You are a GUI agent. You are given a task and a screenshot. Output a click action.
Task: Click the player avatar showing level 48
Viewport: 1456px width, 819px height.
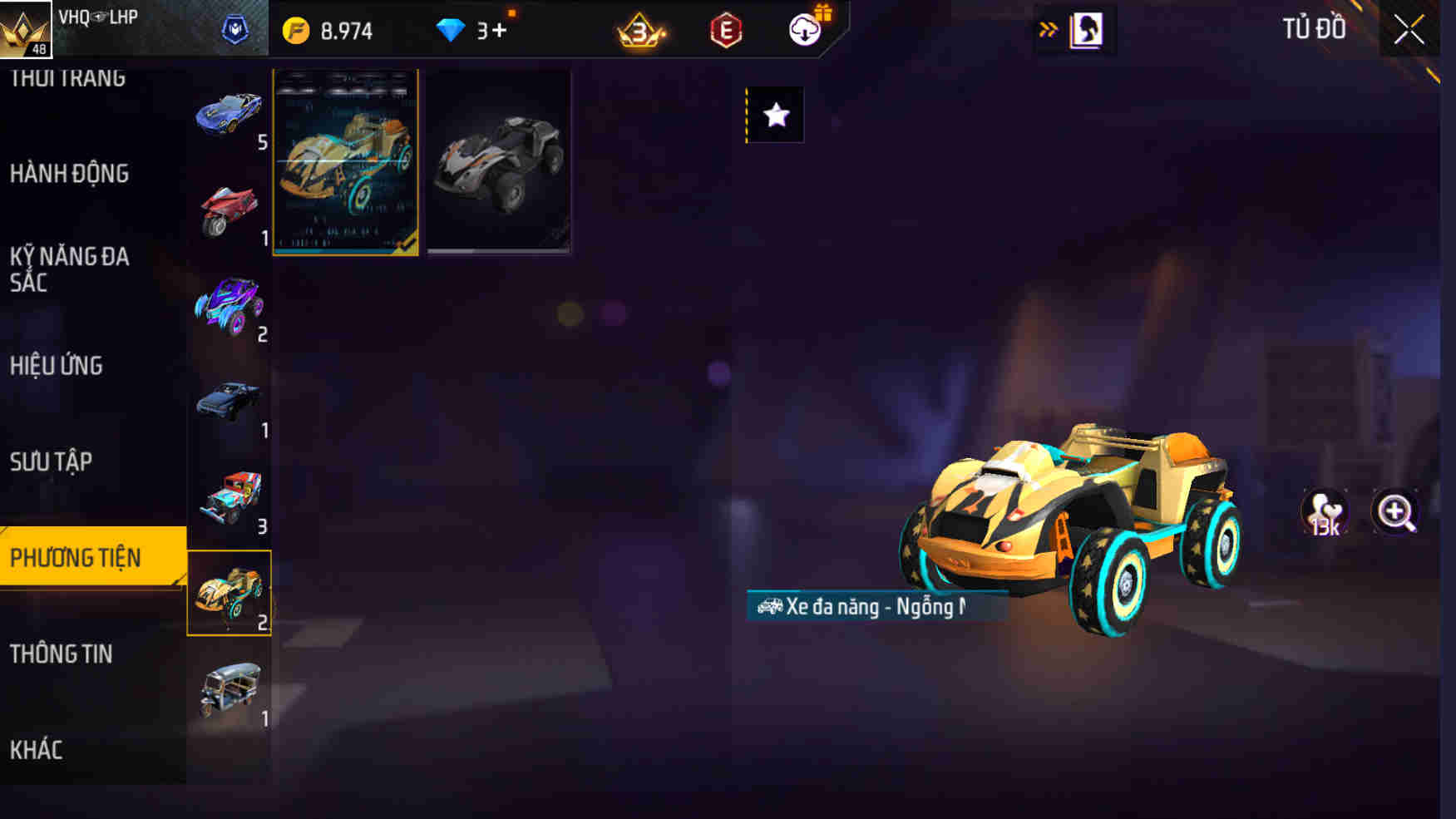(26, 32)
